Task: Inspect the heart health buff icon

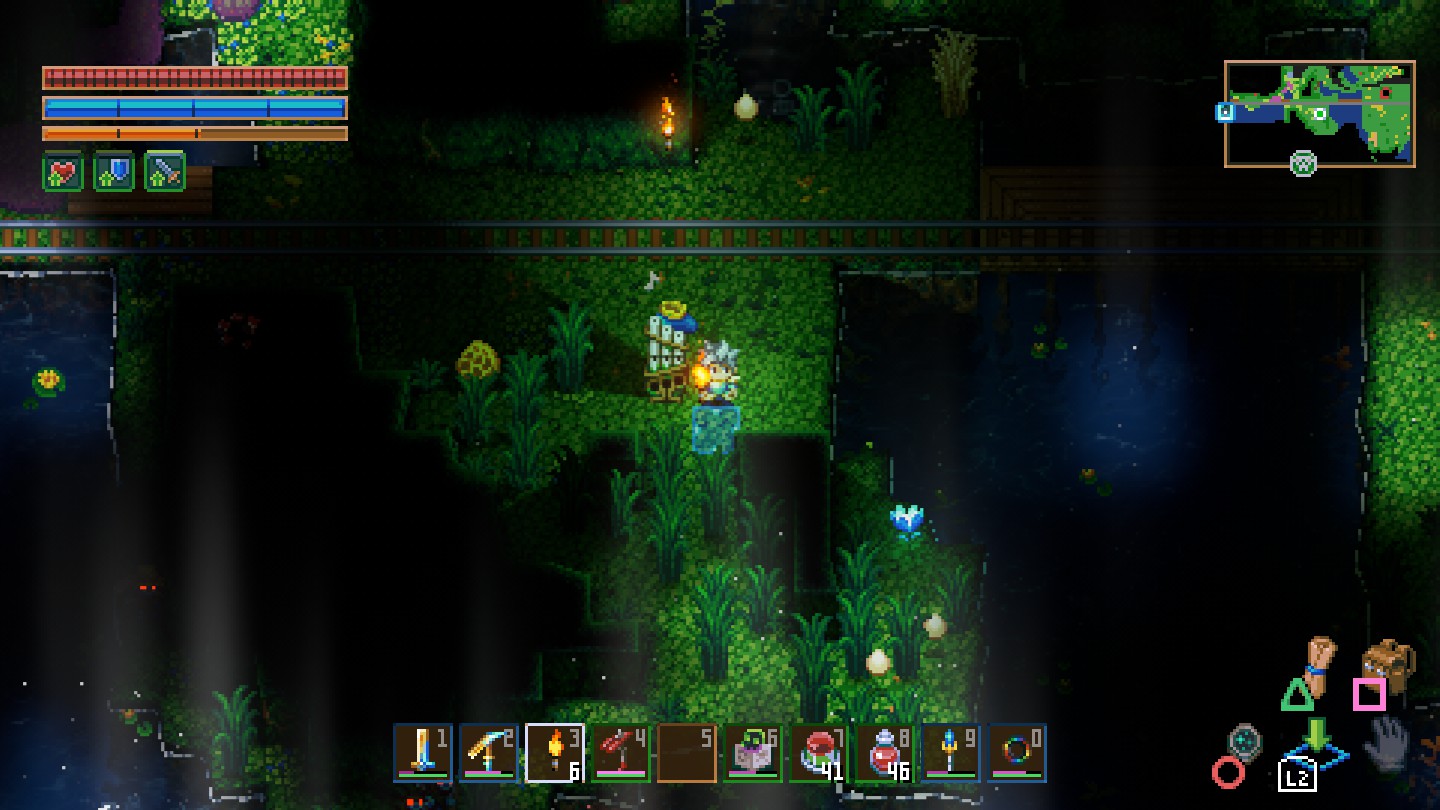Action: (x=62, y=173)
